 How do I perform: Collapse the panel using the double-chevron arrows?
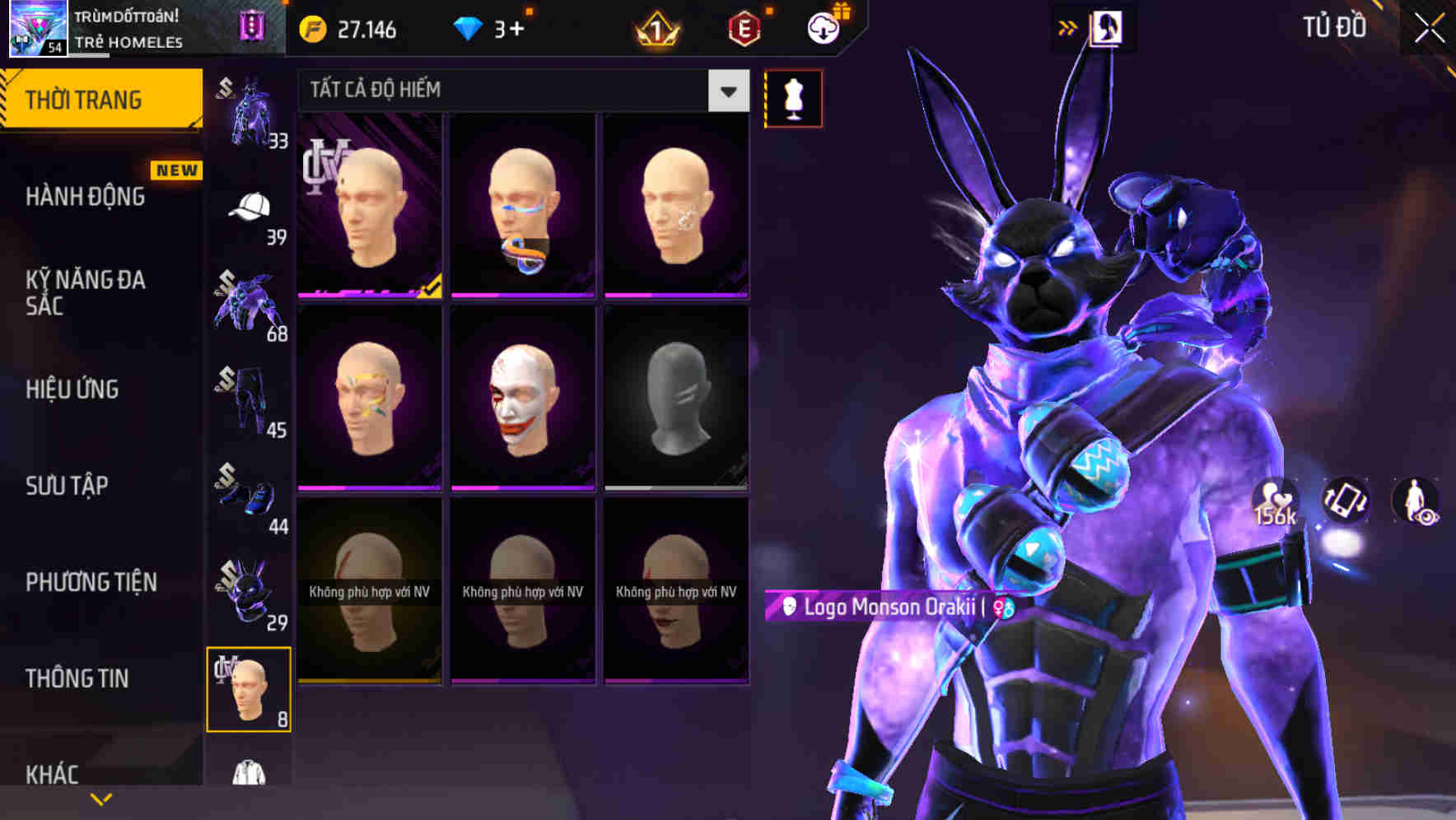(x=1067, y=27)
